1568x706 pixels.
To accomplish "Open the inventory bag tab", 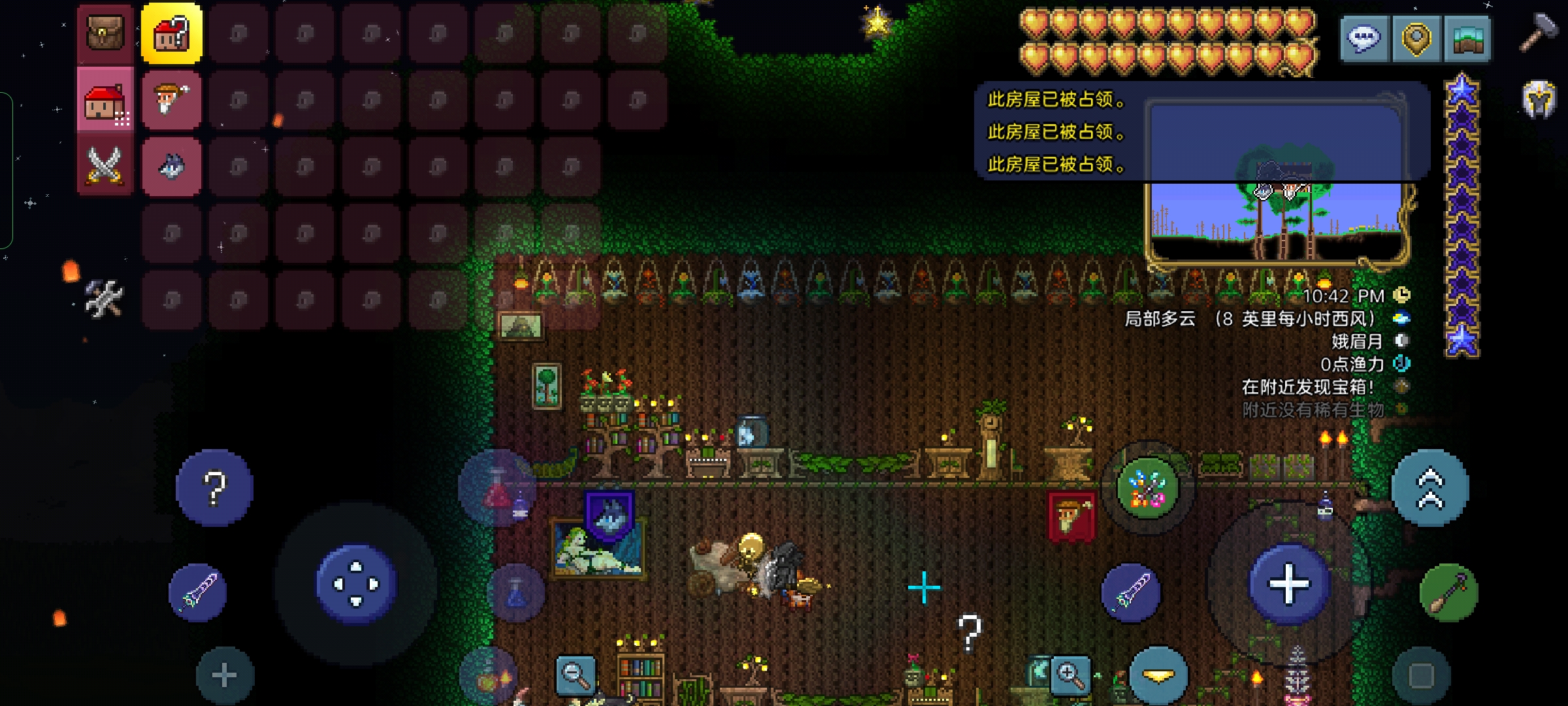I will click(105, 33).
